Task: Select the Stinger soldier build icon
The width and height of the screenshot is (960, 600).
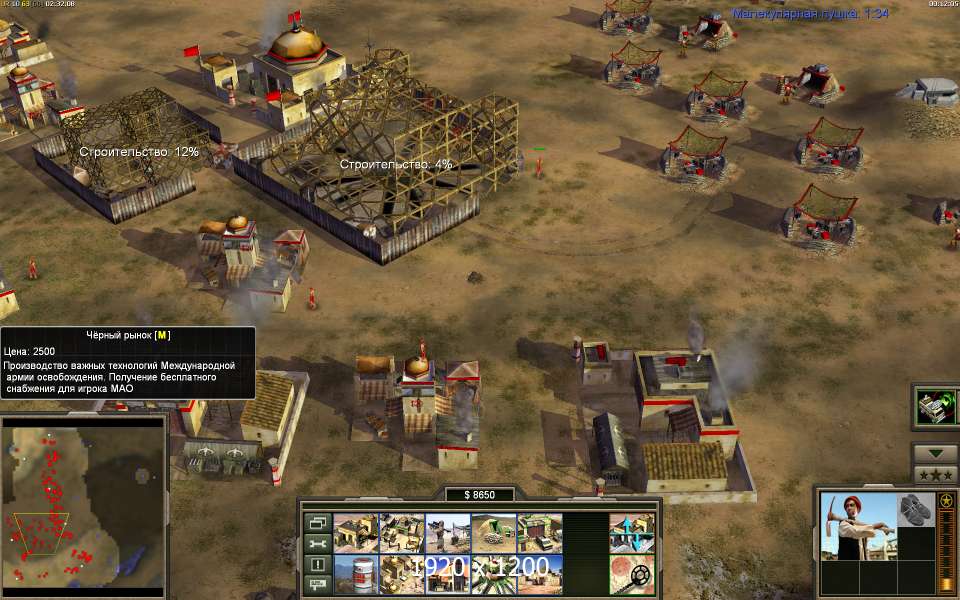Action: 448,533
